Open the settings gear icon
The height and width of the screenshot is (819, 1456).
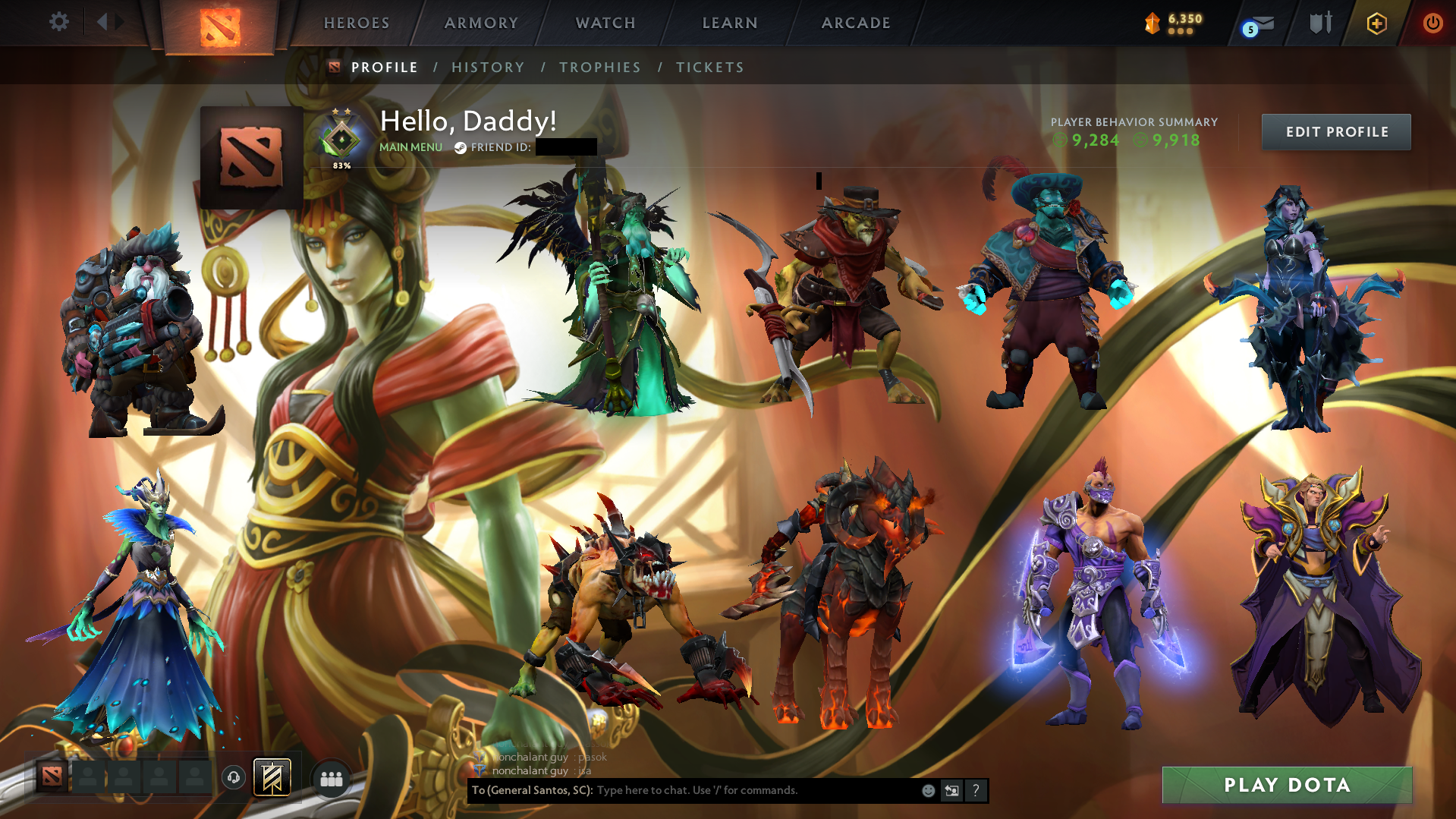pyautogui.click(x=59, y=22)
